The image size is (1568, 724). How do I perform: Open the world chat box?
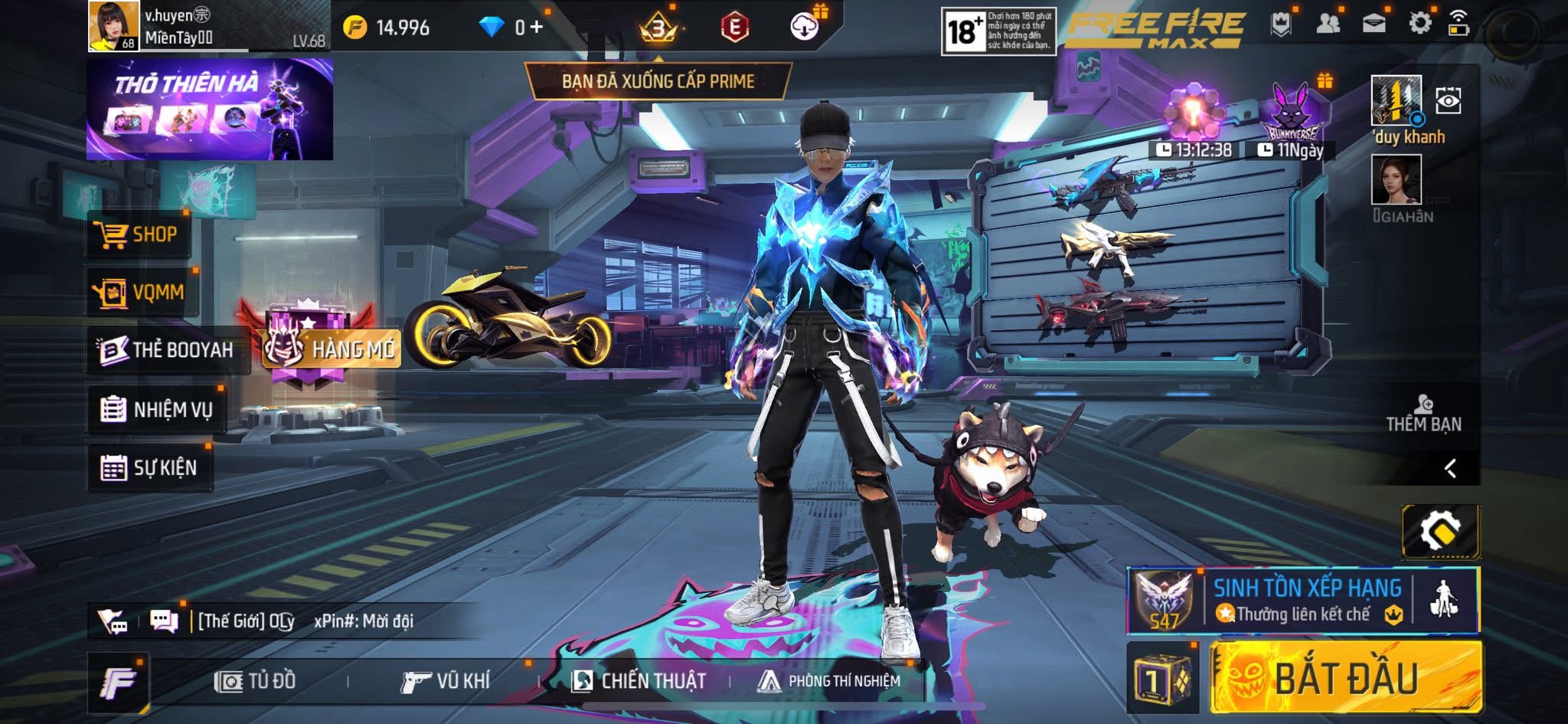(x=306, y=621)
